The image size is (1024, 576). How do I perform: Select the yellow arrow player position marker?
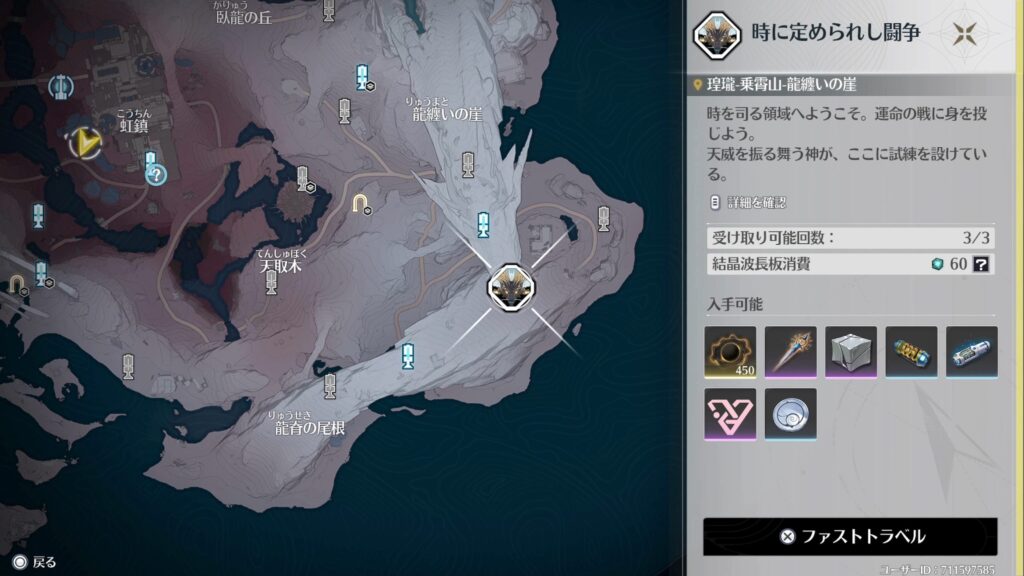87,142
